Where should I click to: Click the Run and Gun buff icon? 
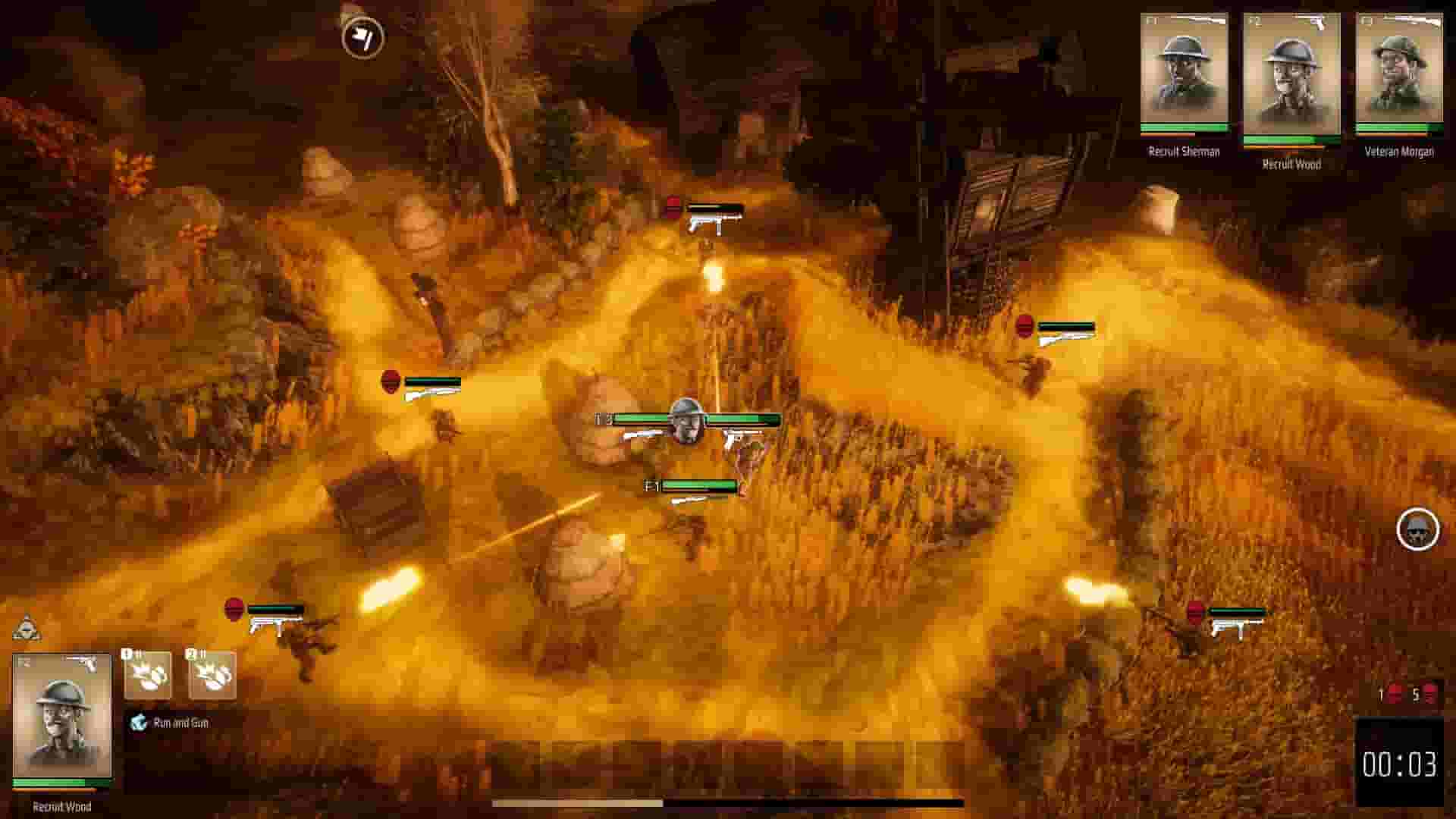pyautogui.click(x=137, y=723)
